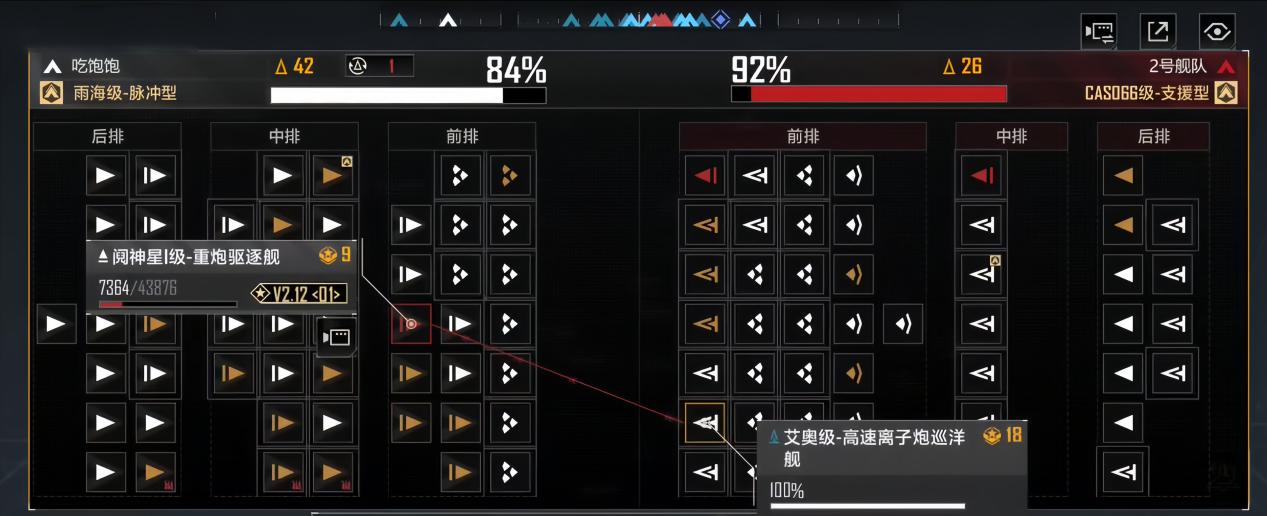Viewport: 1267px width, 516px height.
Task: Toggle the eye visibility button
Action: pos(1217,32)
